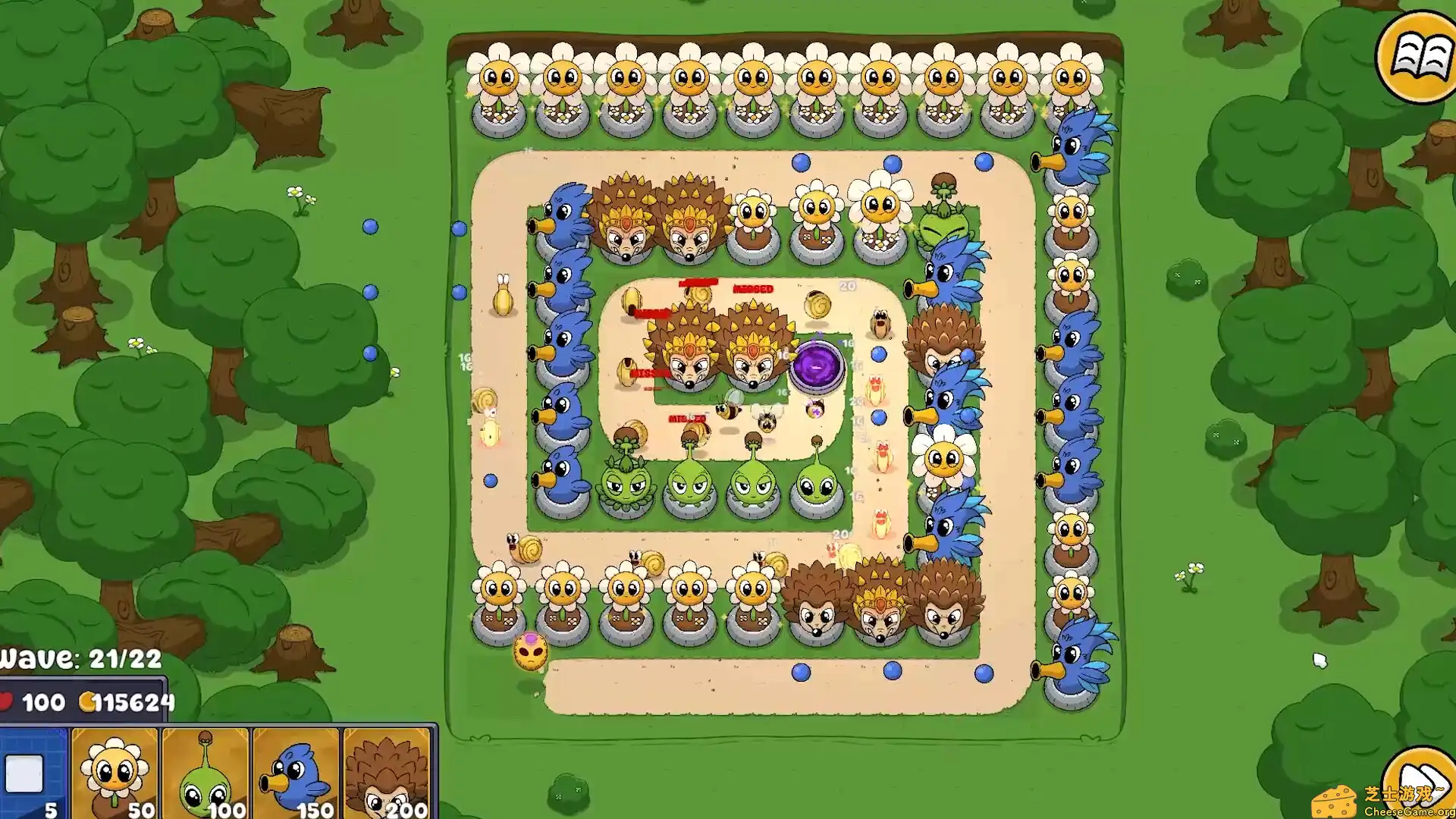Click the Wave 21/22 progress counter

click(83, 658)
